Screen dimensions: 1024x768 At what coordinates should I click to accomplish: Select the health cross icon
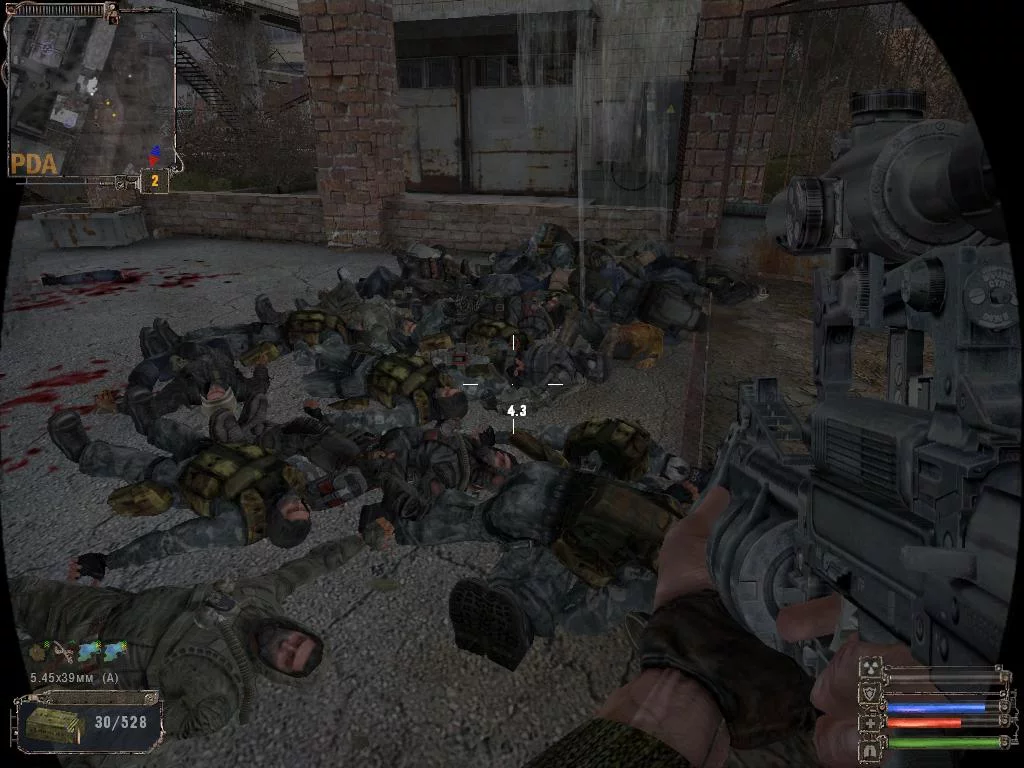click(x=869, y=722)
